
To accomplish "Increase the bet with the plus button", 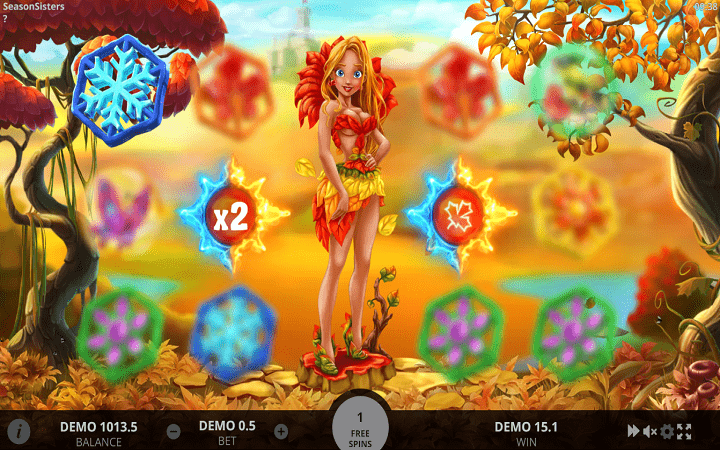I will pyautogui.click(x=281, y=432).
